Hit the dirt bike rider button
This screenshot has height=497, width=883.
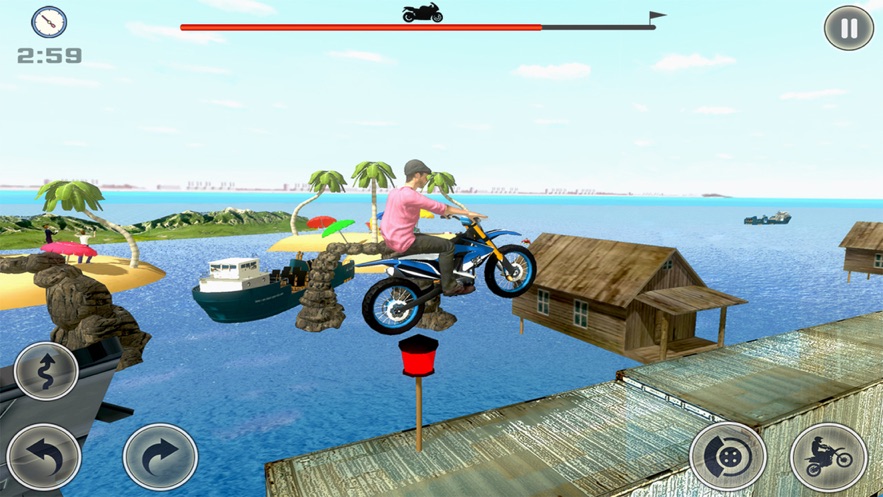coord(827,456)
